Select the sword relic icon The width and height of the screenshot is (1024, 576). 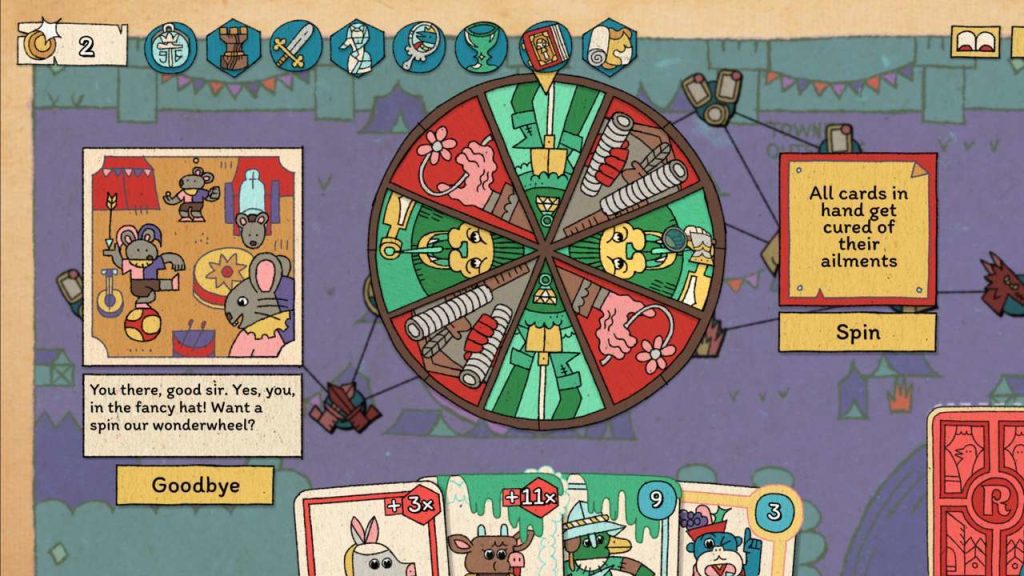[296, 47]
